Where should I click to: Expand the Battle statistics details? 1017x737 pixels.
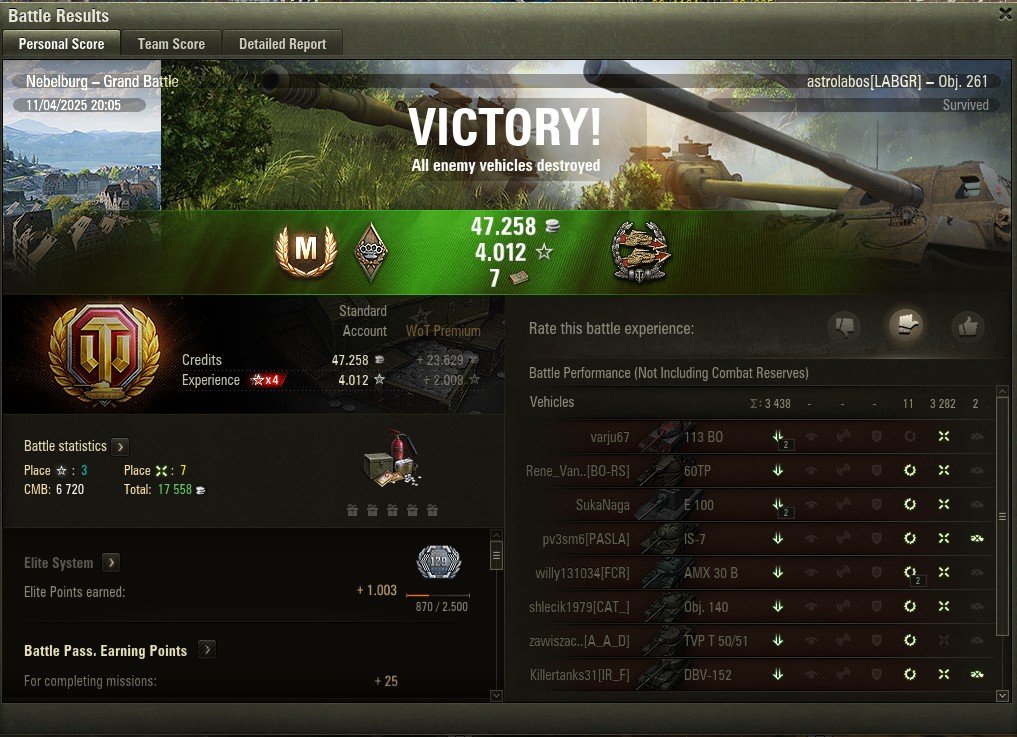point(120,446)
